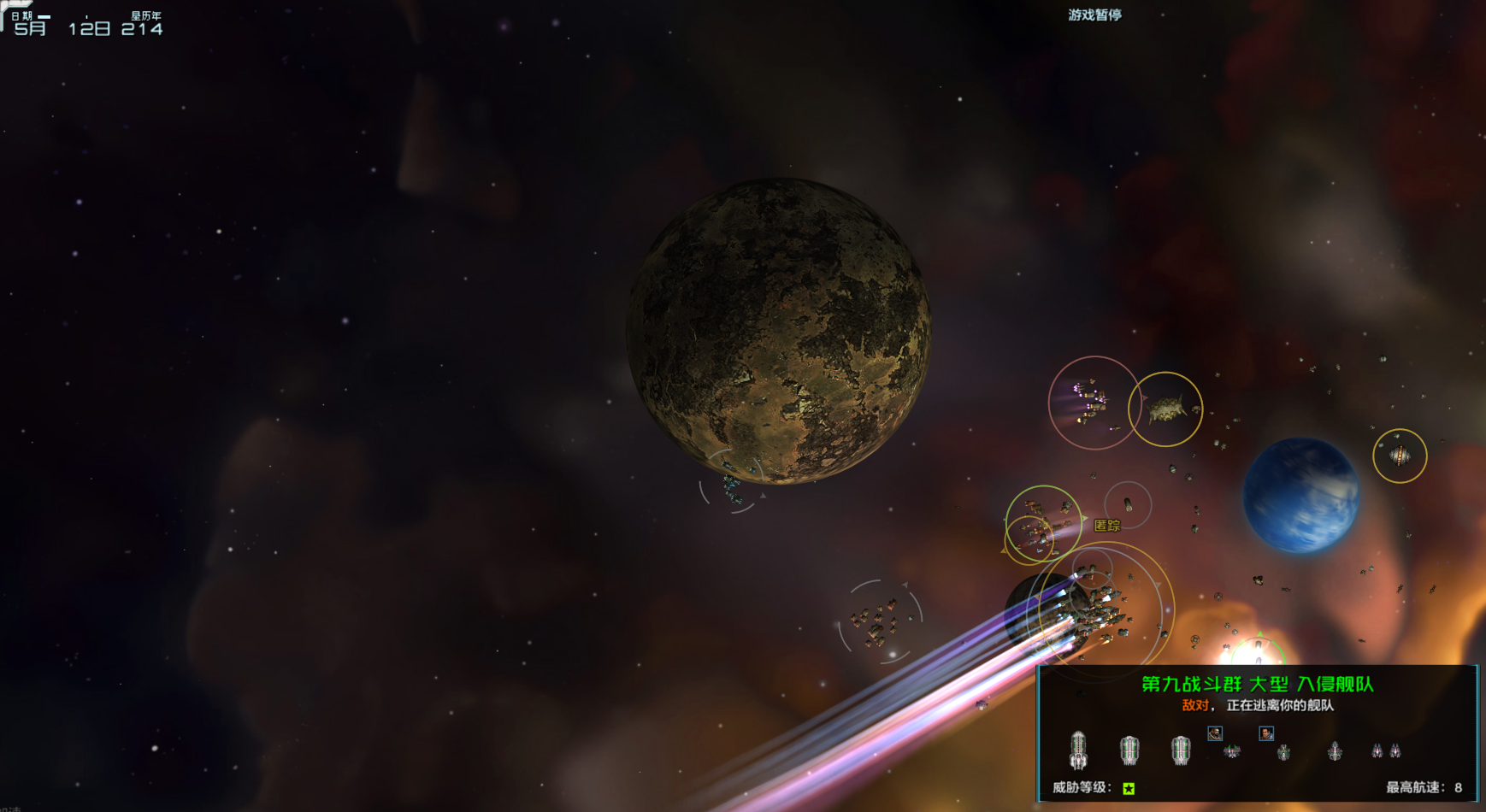Select the third large warship icon in fleet panel
Image resolution: width=1486 pixels, height=812 pixels.
pyautogui.click(x=1180, y=752)
